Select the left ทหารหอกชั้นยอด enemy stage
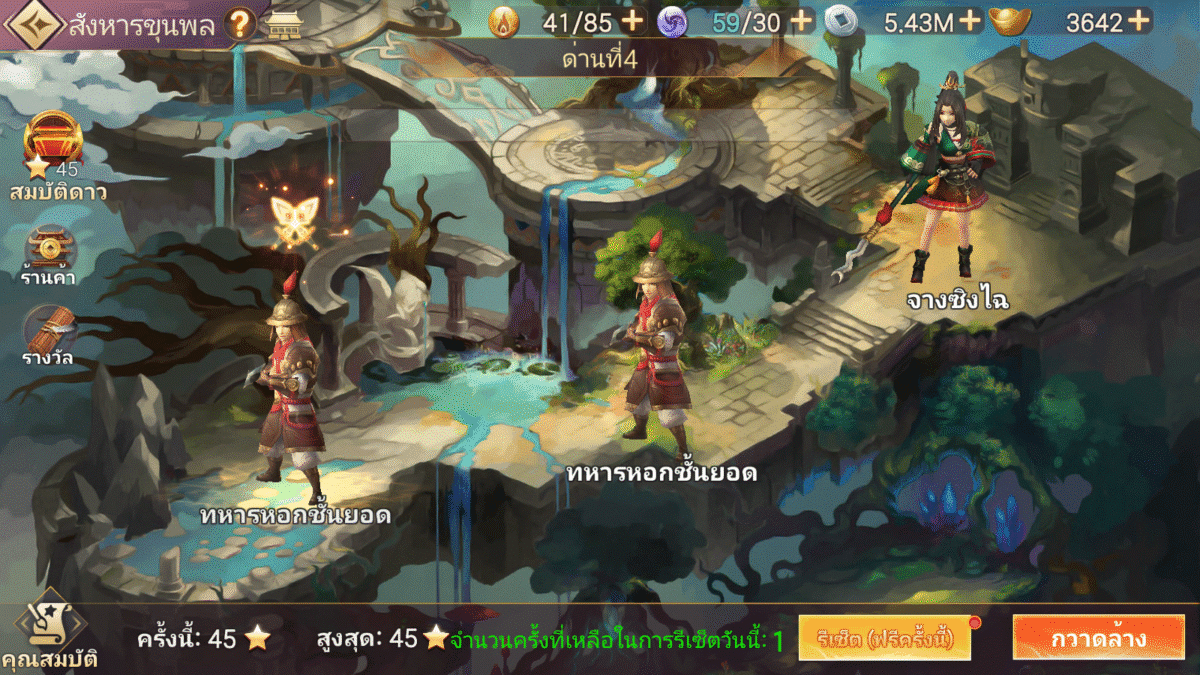The width and height of the screenshot is (1200, 675). coord(290,385)
